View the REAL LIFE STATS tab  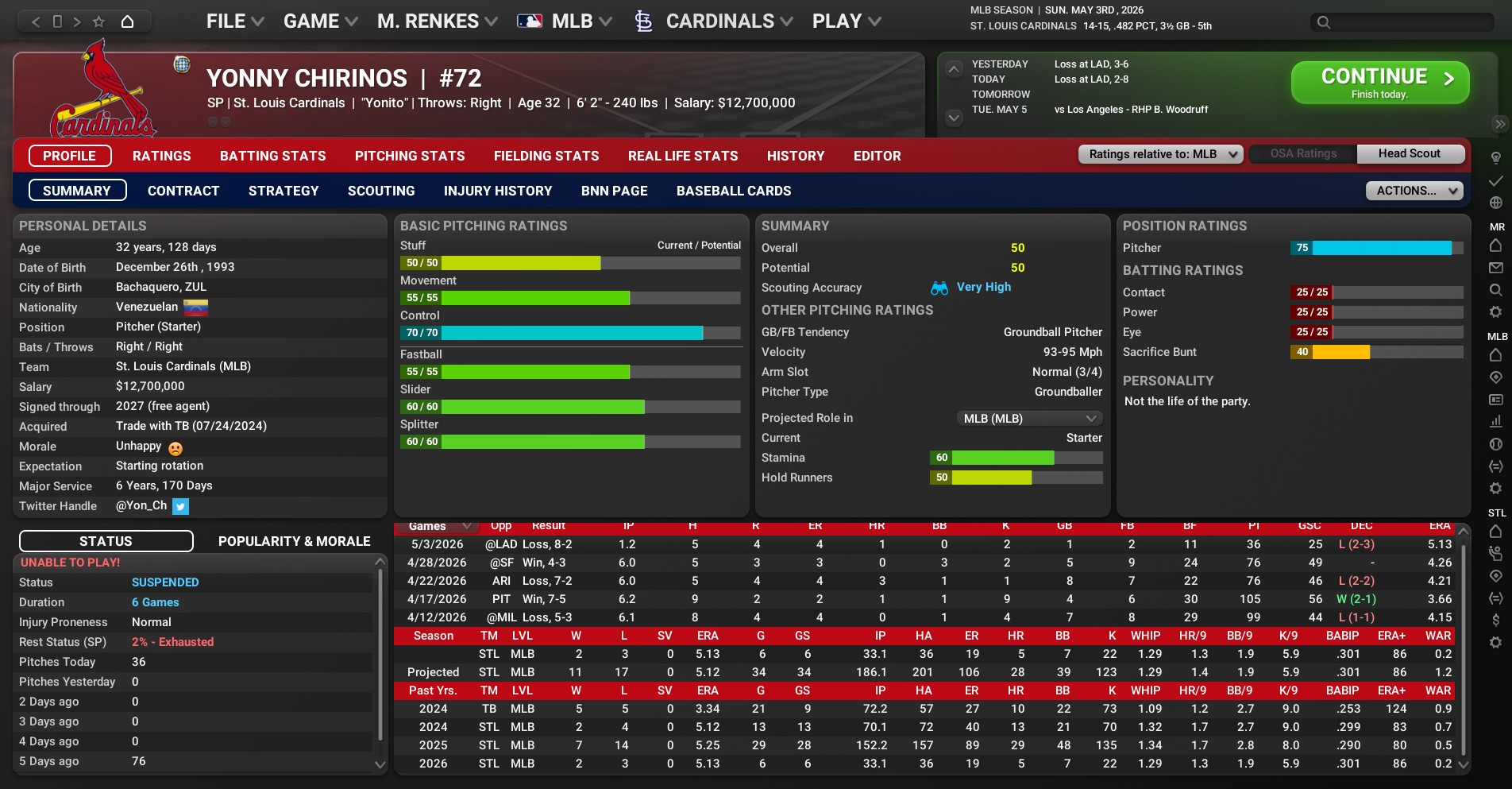click(683, 156)
